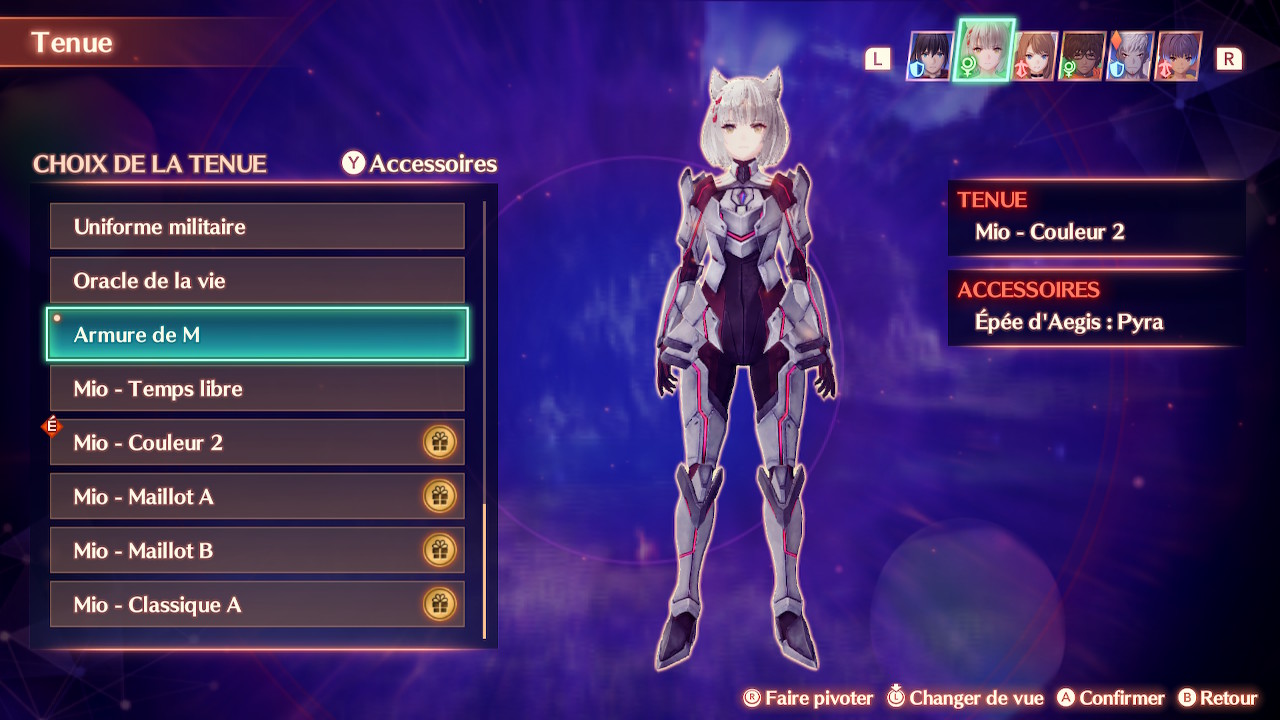Switch to the brown-haired girl's portrait
1280x720 pixels.
(1036, 56)
